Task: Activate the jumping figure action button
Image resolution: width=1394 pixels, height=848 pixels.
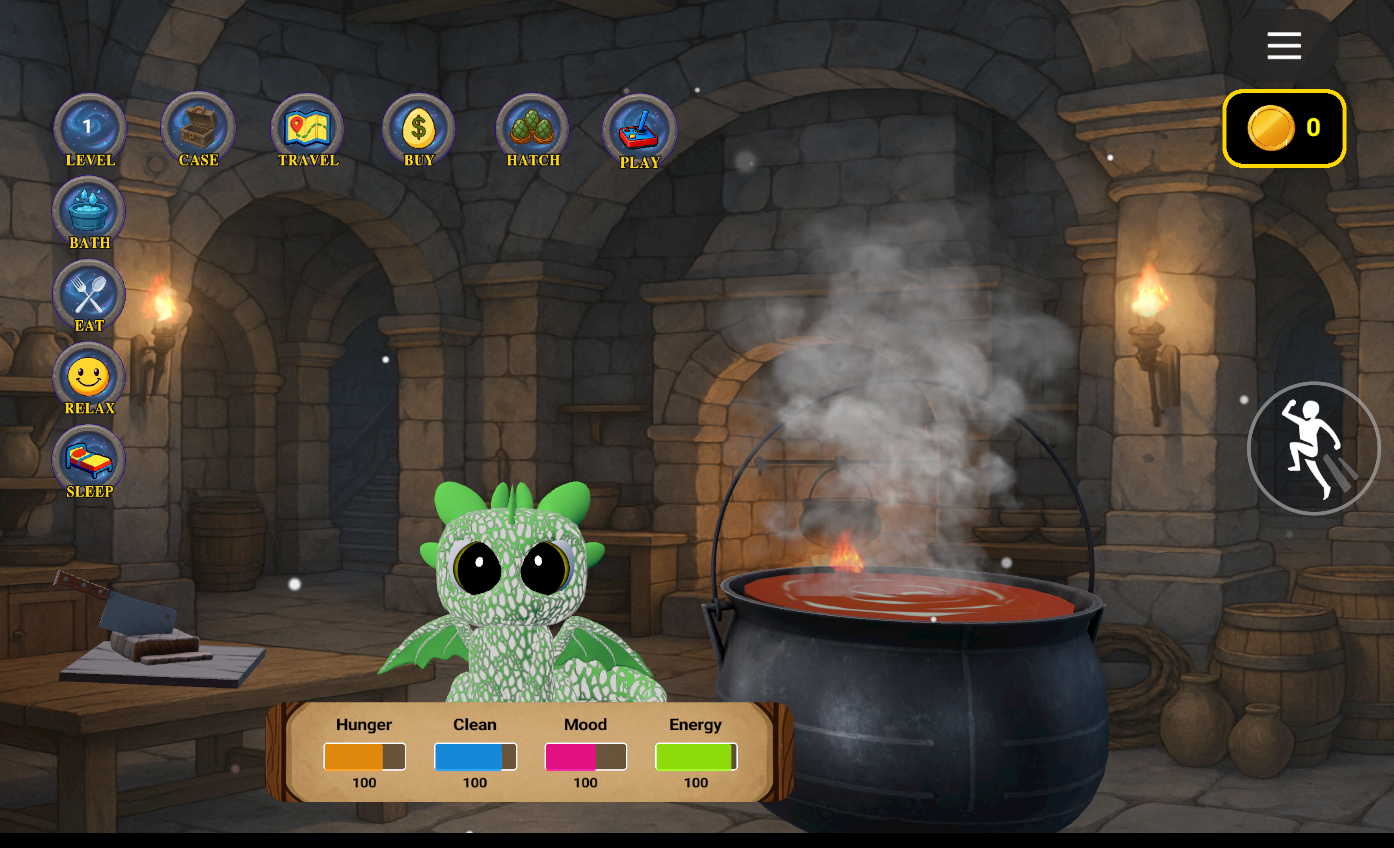Action: pos(1313,448)
